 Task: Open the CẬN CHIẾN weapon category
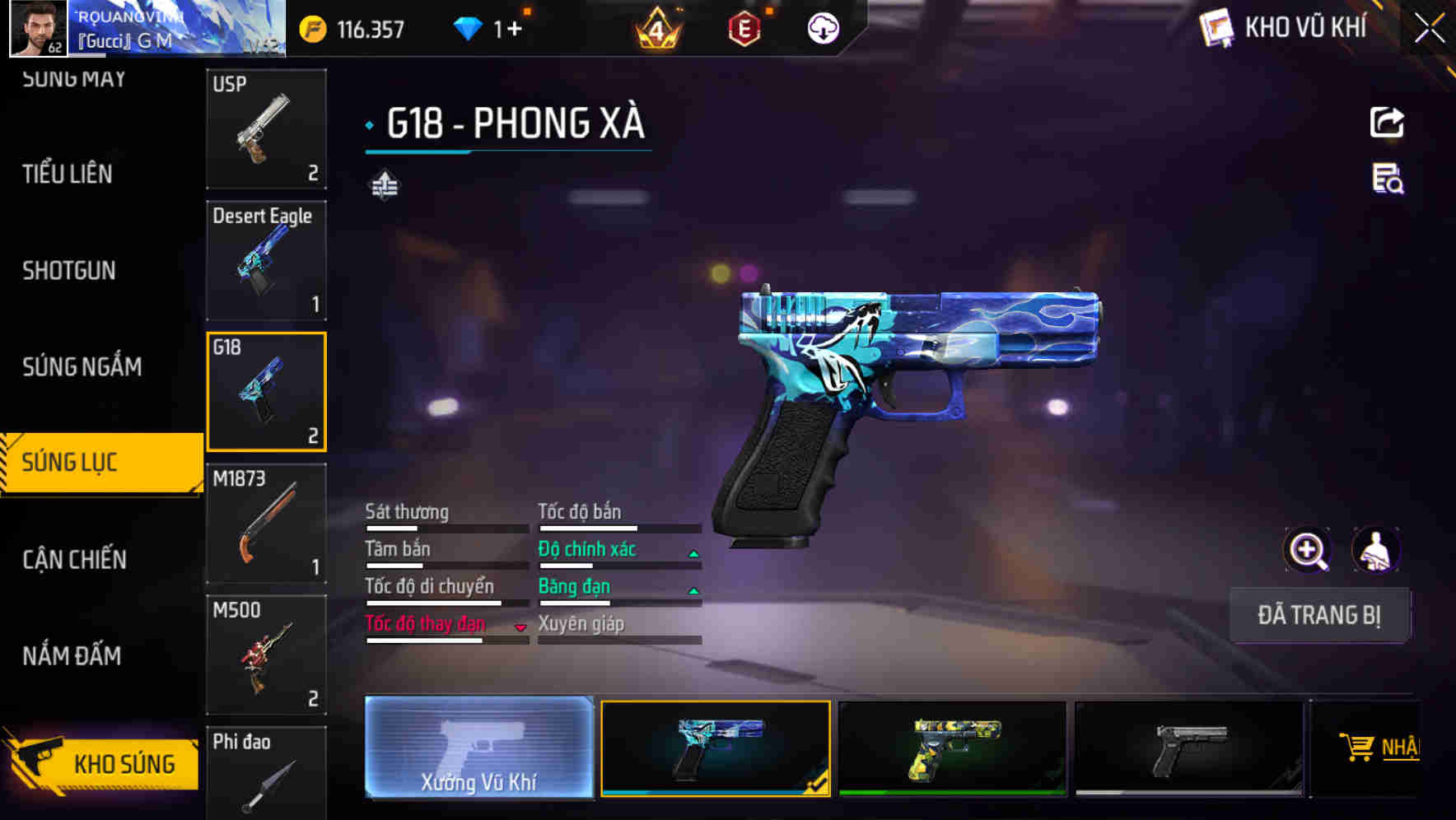[x=74, y=560]
